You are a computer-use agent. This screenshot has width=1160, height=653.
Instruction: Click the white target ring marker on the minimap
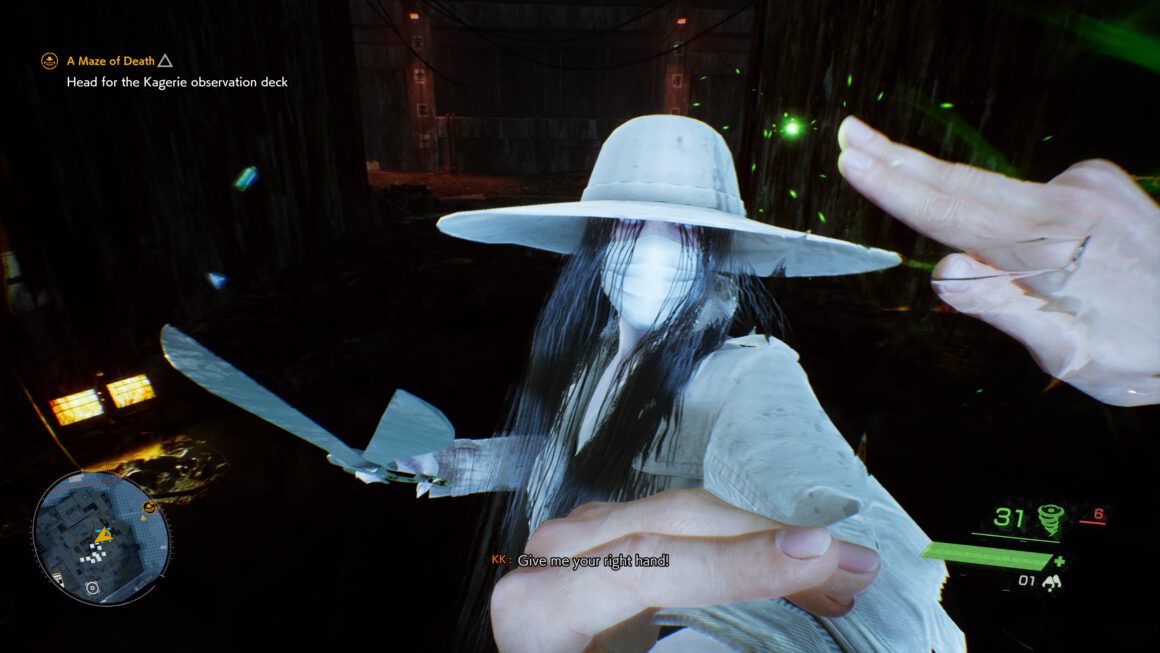92,588
